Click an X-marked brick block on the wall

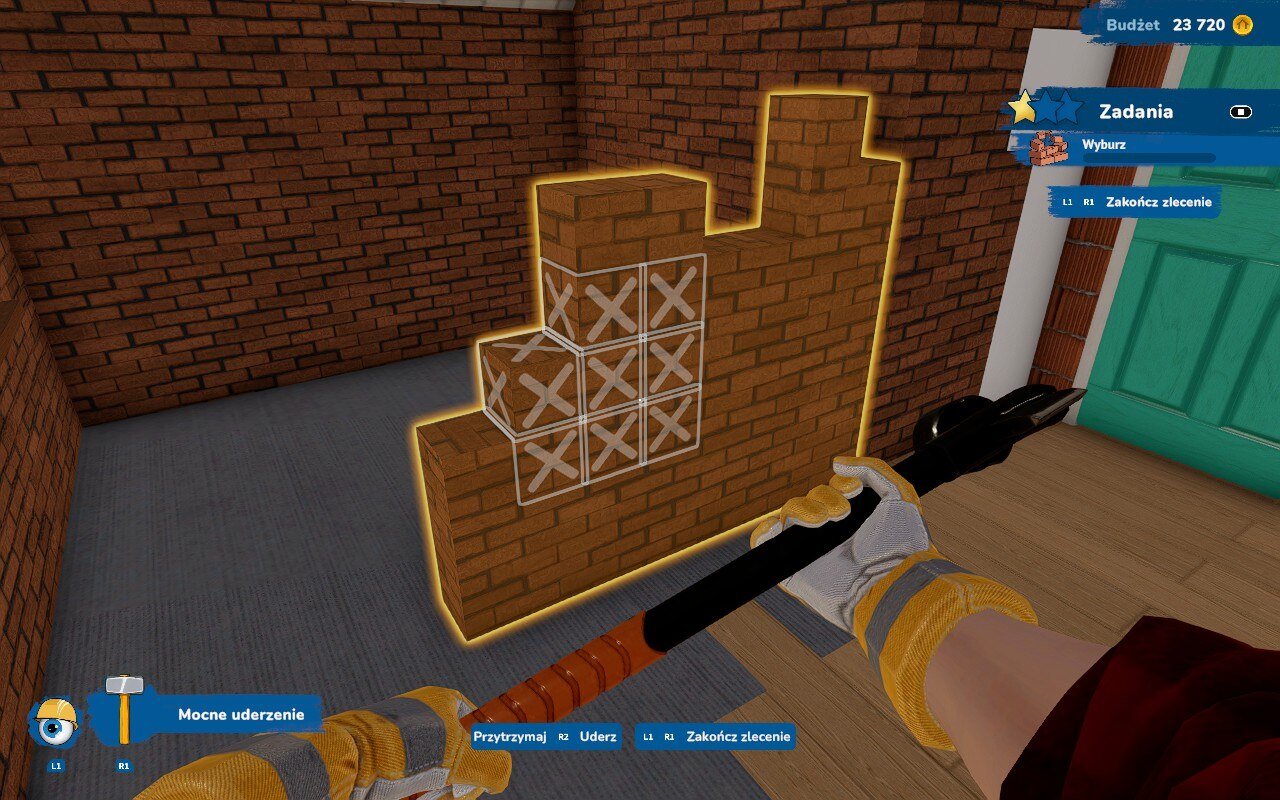tap(610, 380)
